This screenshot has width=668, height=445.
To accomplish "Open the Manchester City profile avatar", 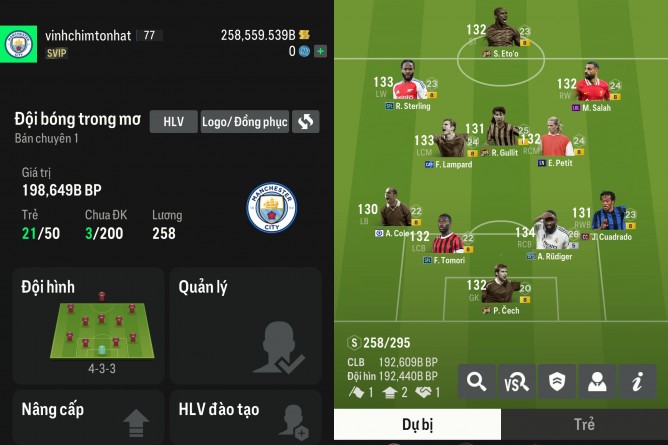I will [x=17, y=44].
